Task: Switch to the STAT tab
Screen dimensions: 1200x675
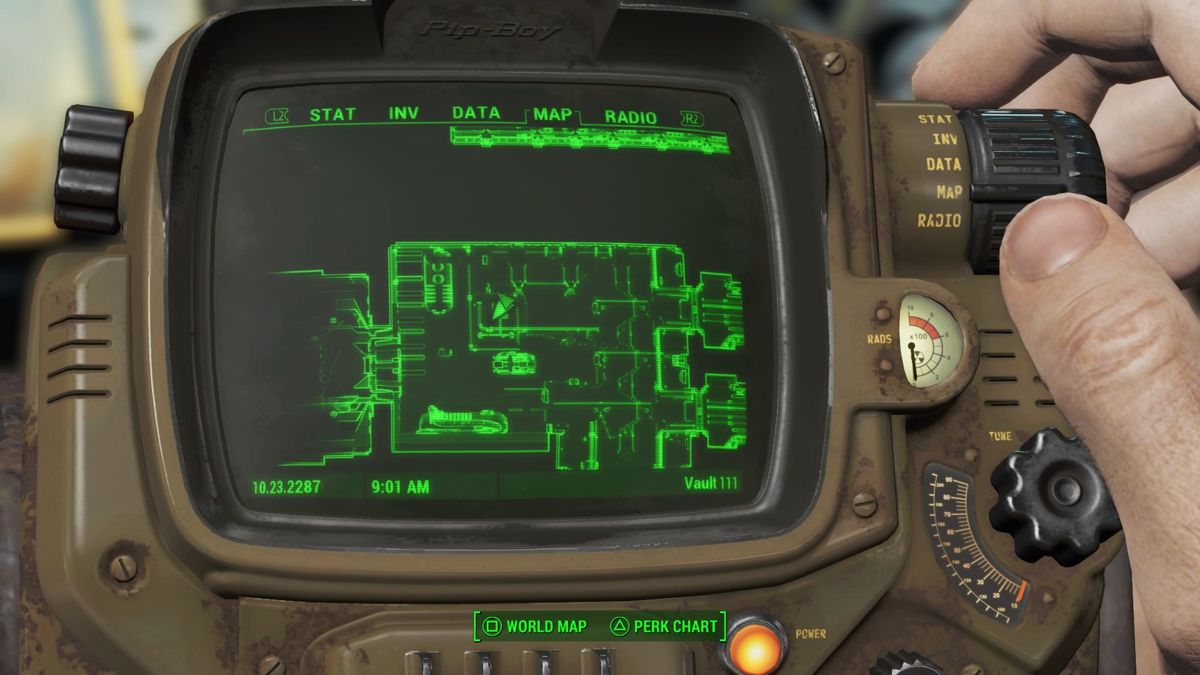Action: click(x=332, y=115)
